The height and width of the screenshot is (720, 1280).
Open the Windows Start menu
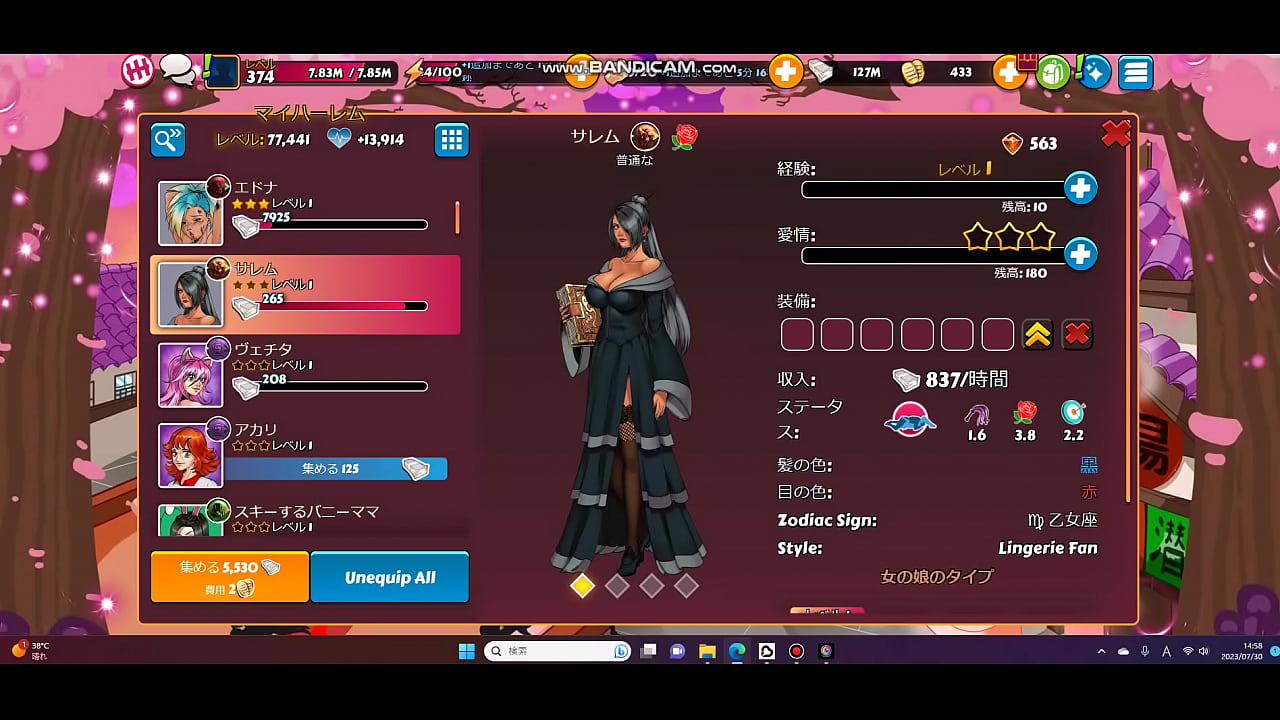pos(466,651)
